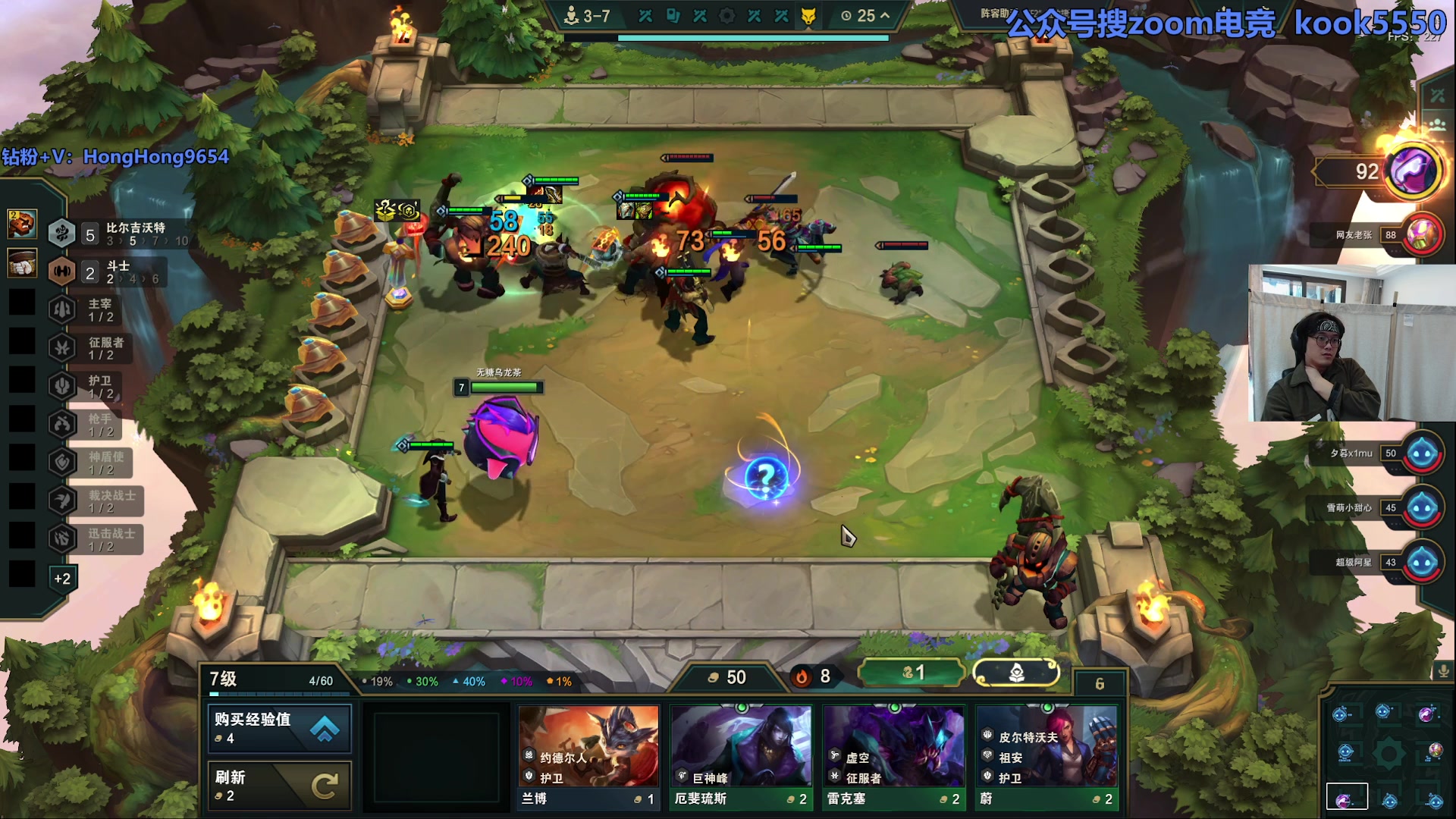This screenshot has width=1456, height=819.
Task: Select your own 92 health portrait
Action: [x=1413, y=171]
